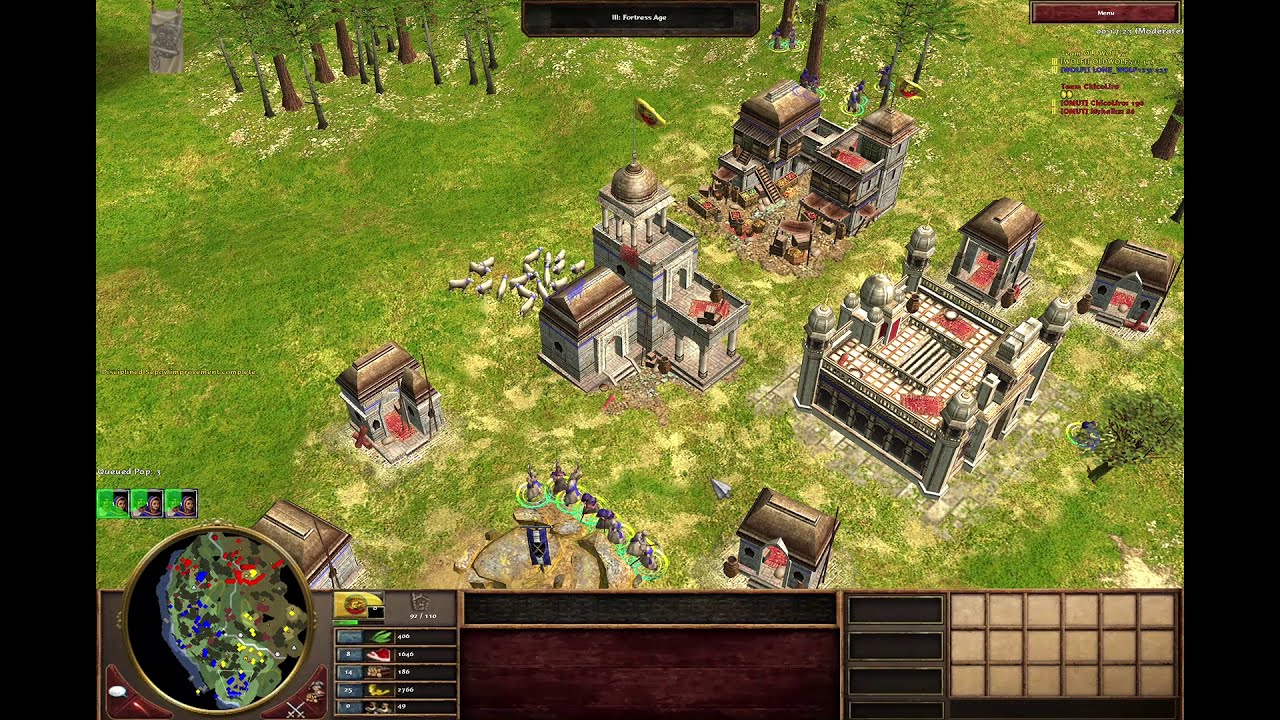Open the Menu button
Screen dimensions: 1280x720
pyautogui.click(x=1105, y=13)
